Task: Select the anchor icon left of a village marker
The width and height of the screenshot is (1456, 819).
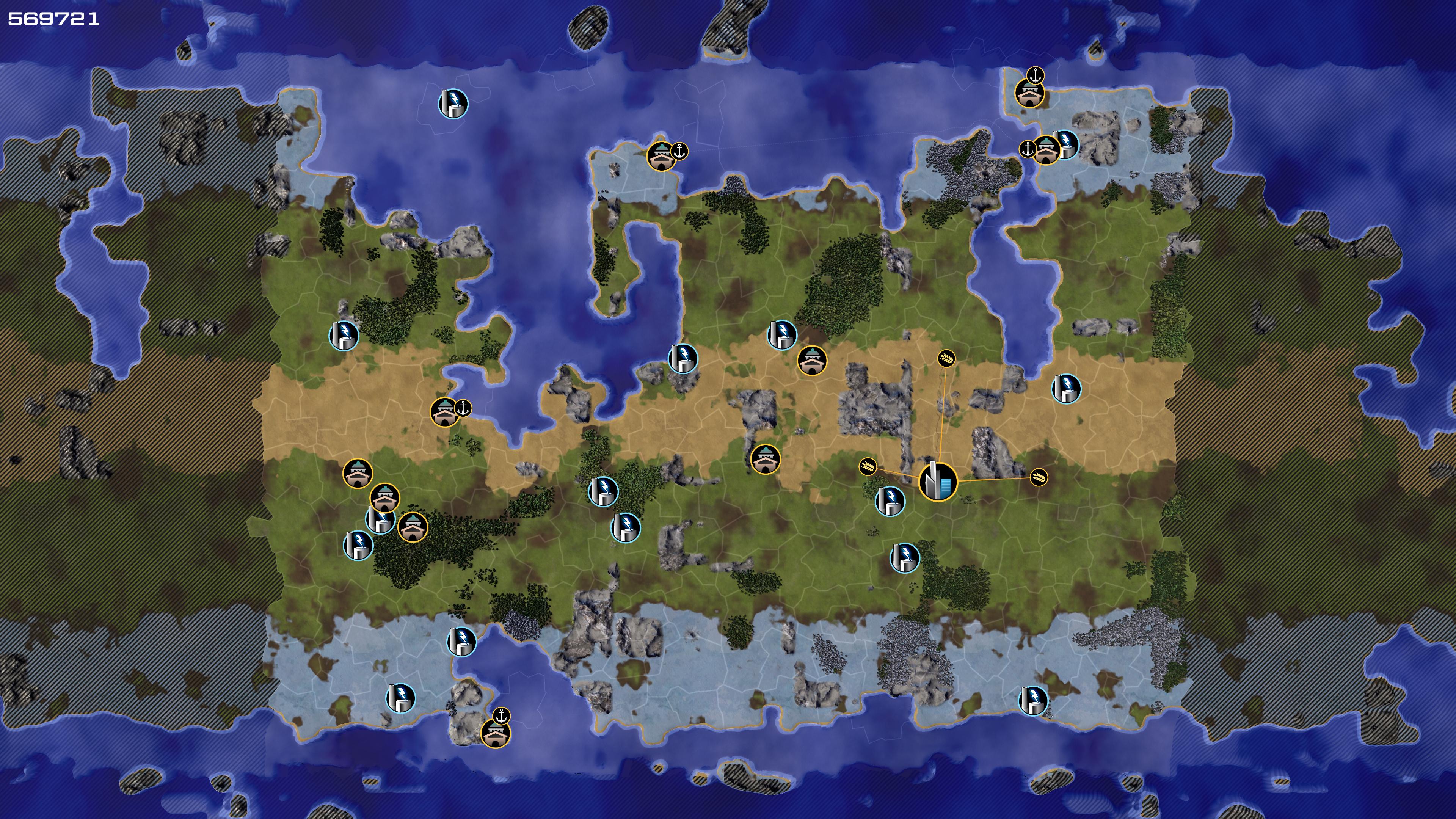Action: [x=1027, y=149]
